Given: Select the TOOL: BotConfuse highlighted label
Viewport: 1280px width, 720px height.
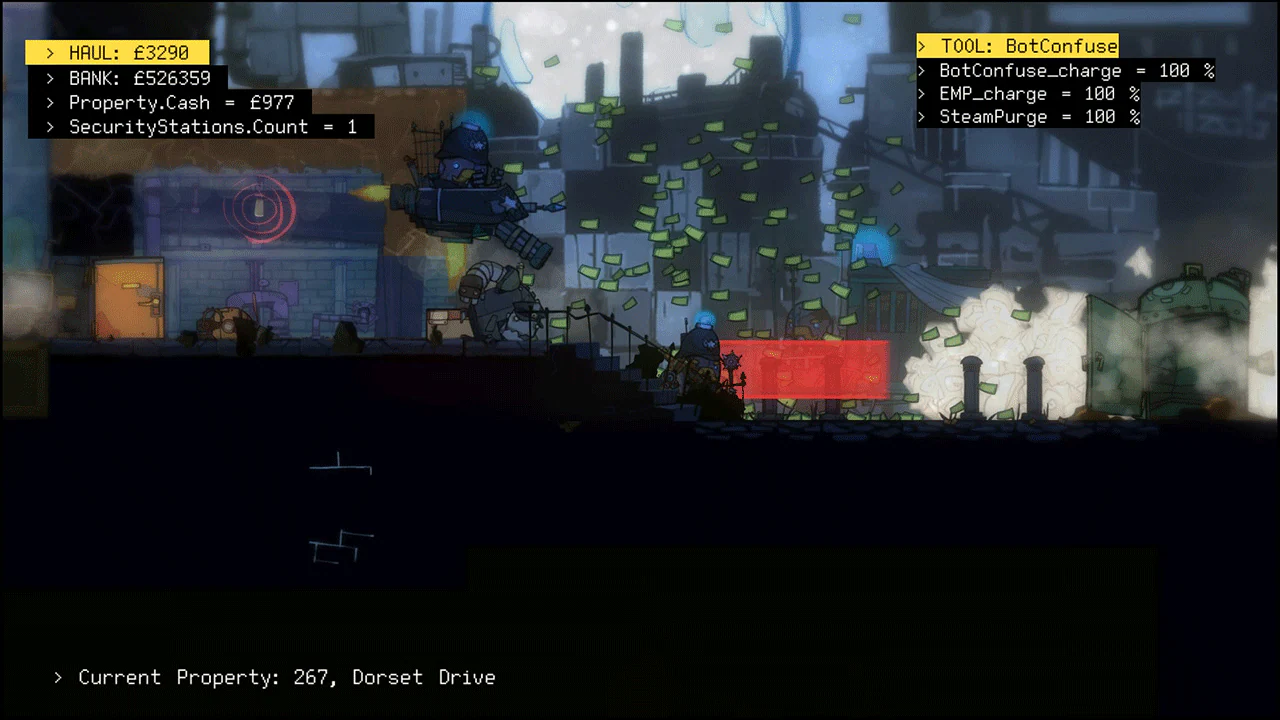Looking at the screenshot, I should click(x=1017, y=45).
